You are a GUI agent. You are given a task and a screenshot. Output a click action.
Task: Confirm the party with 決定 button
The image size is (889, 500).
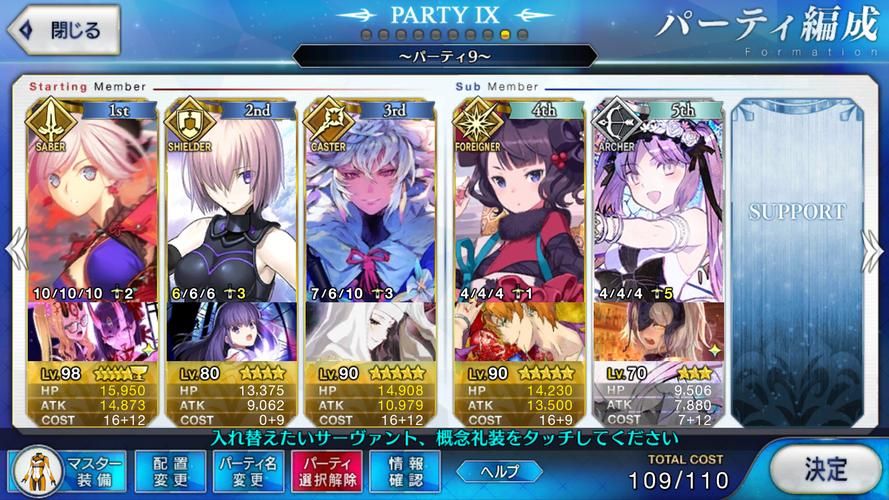[826, 468]
